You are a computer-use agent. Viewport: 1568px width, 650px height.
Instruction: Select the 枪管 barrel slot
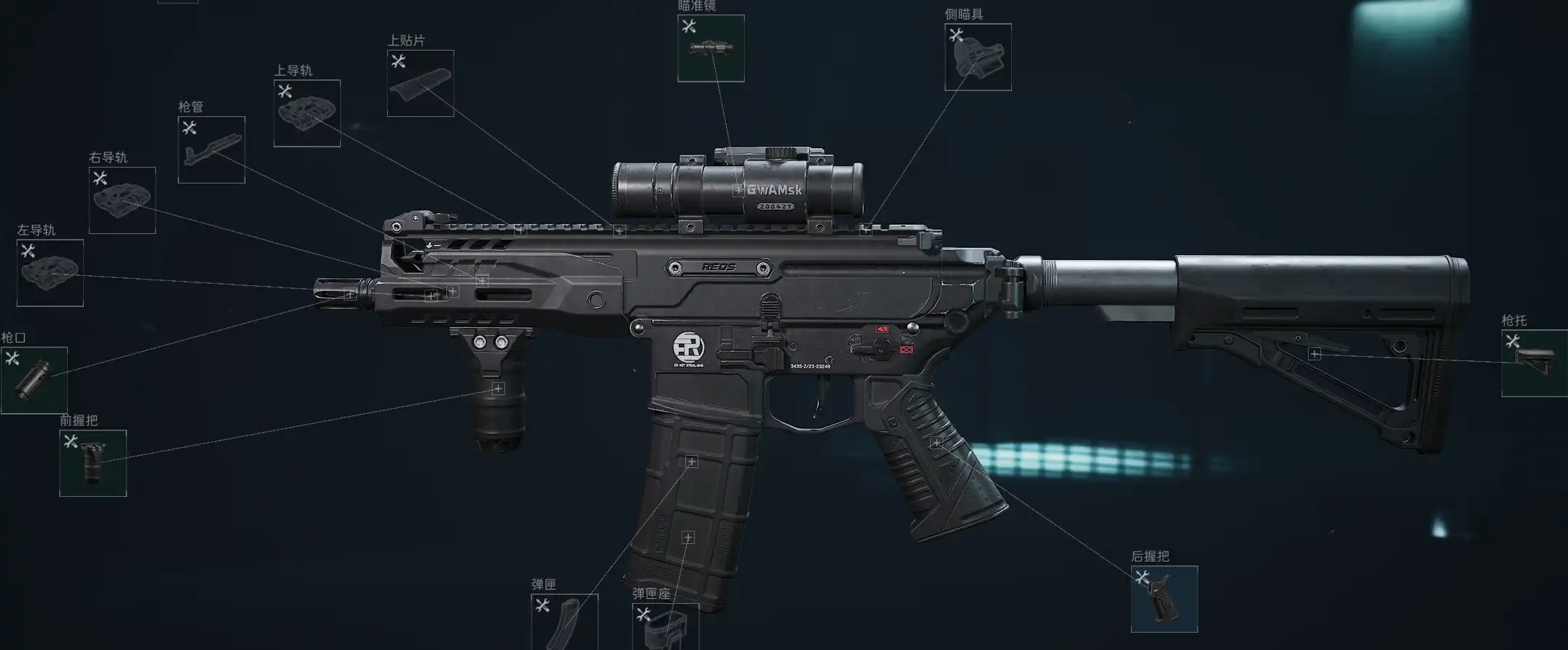pyautogui.click(x=212, y=149)
